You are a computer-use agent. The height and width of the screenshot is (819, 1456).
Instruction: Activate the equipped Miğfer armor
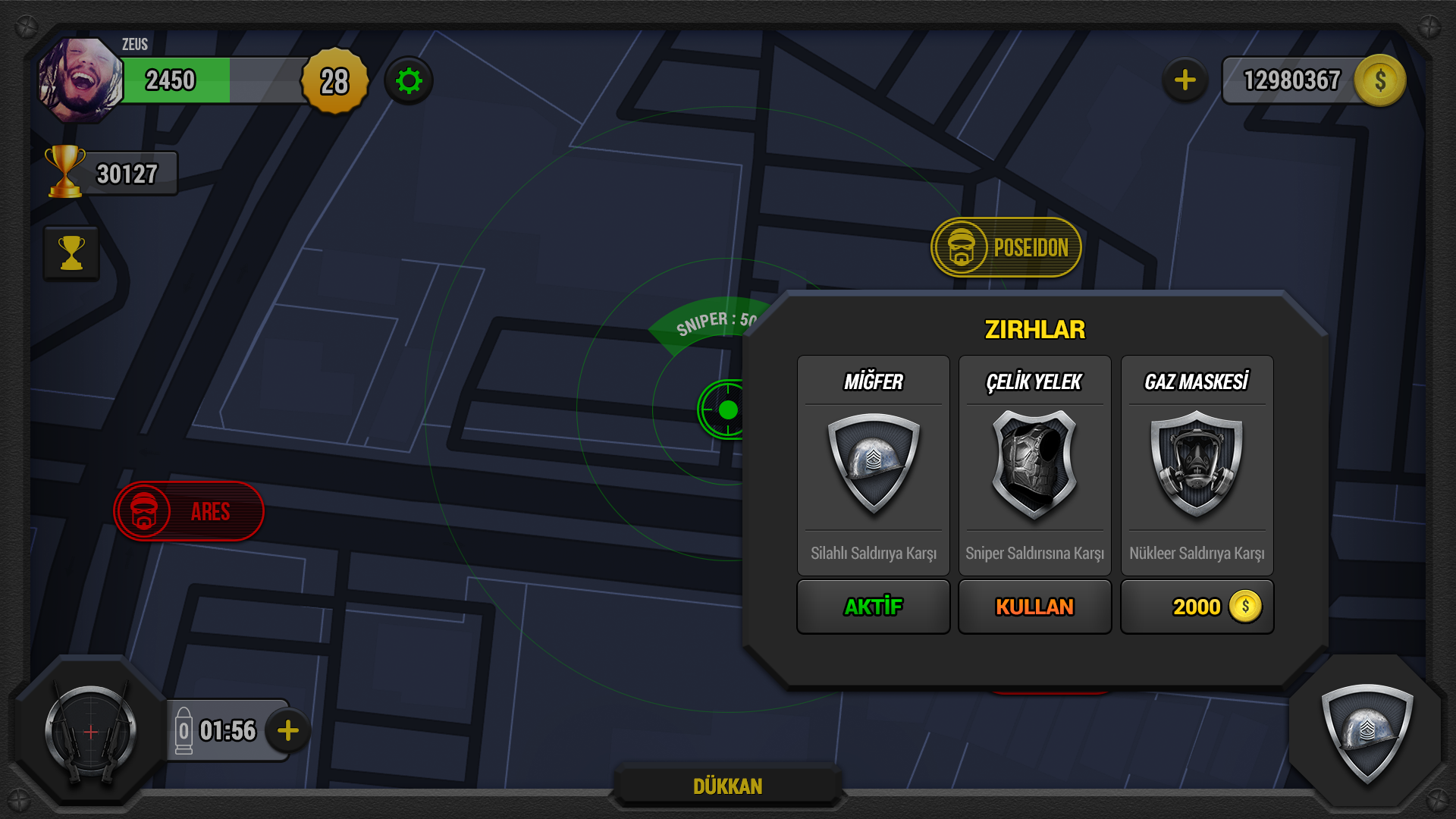[x=873, y=606]
